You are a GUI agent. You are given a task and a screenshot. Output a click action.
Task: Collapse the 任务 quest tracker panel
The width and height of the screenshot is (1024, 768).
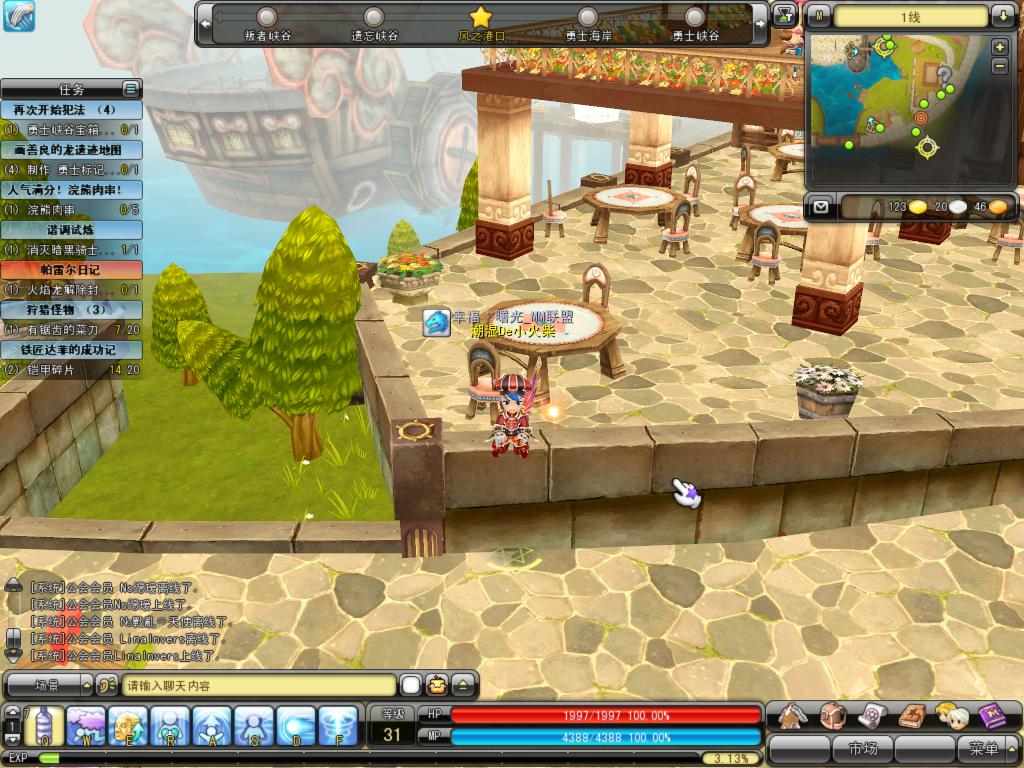tap(130, 89)
